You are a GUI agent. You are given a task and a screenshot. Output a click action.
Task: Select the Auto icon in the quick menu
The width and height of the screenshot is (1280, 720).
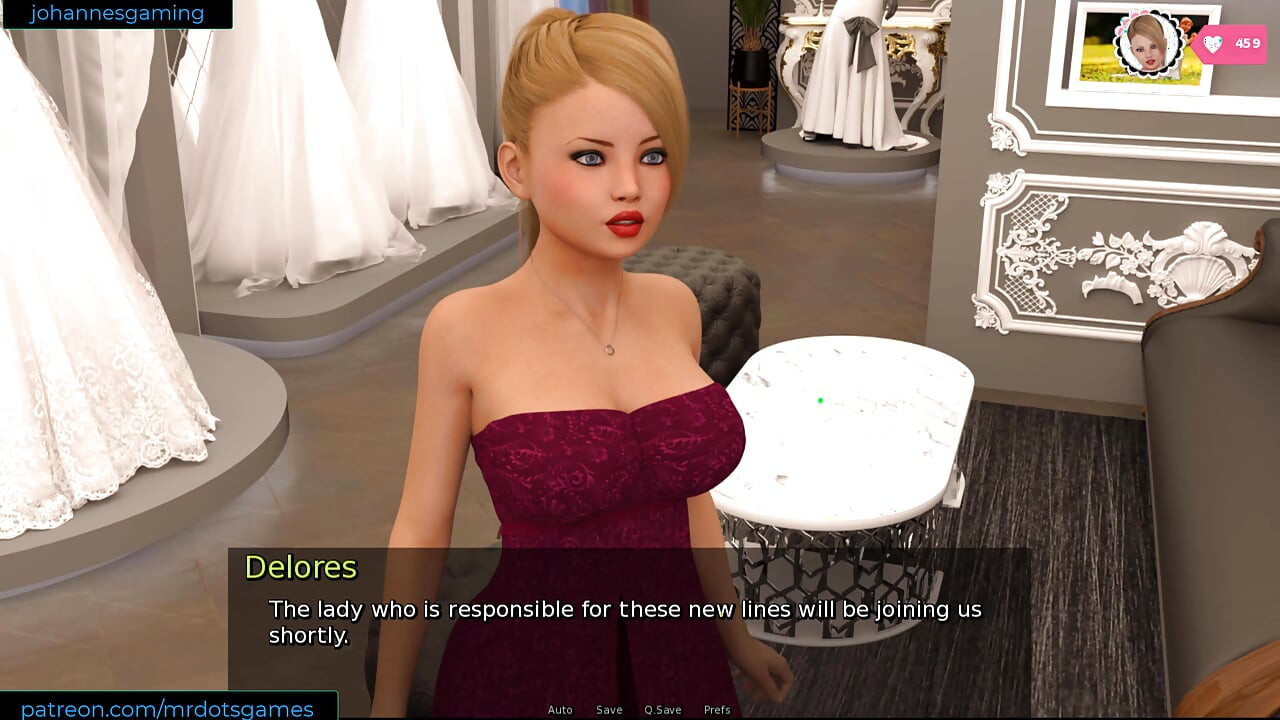[560, 710]
